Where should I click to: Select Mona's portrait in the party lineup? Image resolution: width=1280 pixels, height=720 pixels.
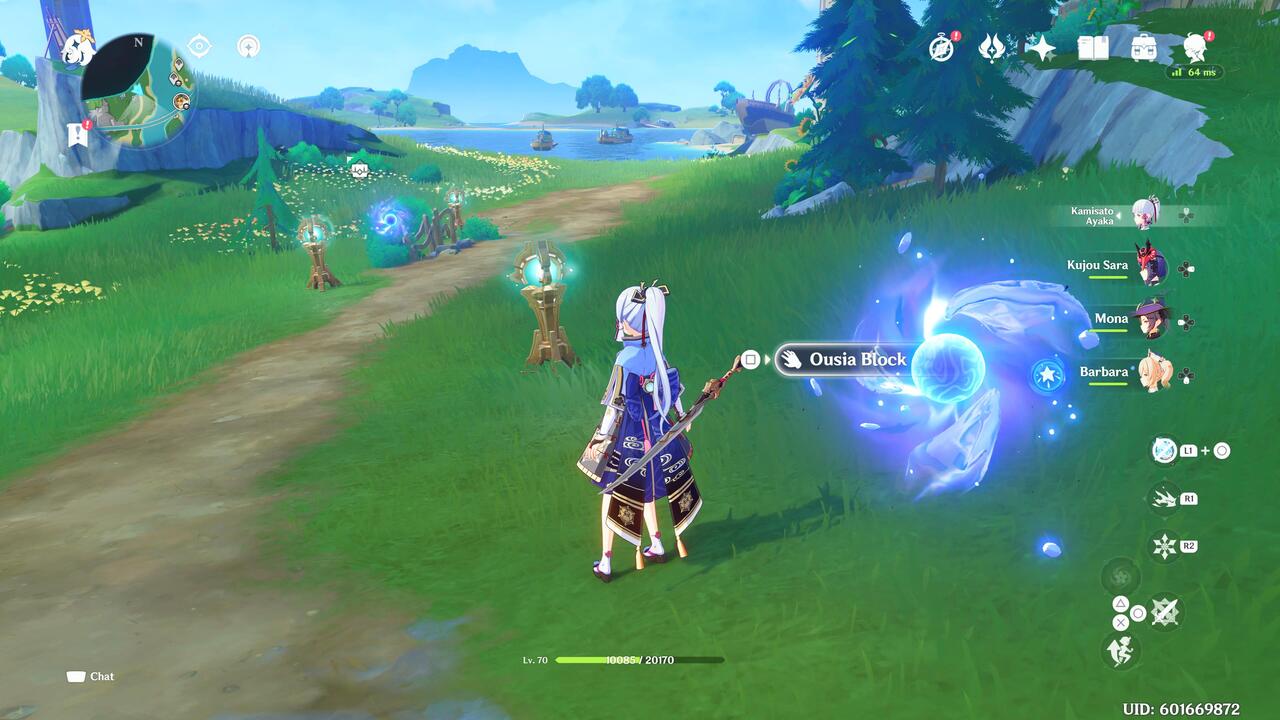[1152, 318]
